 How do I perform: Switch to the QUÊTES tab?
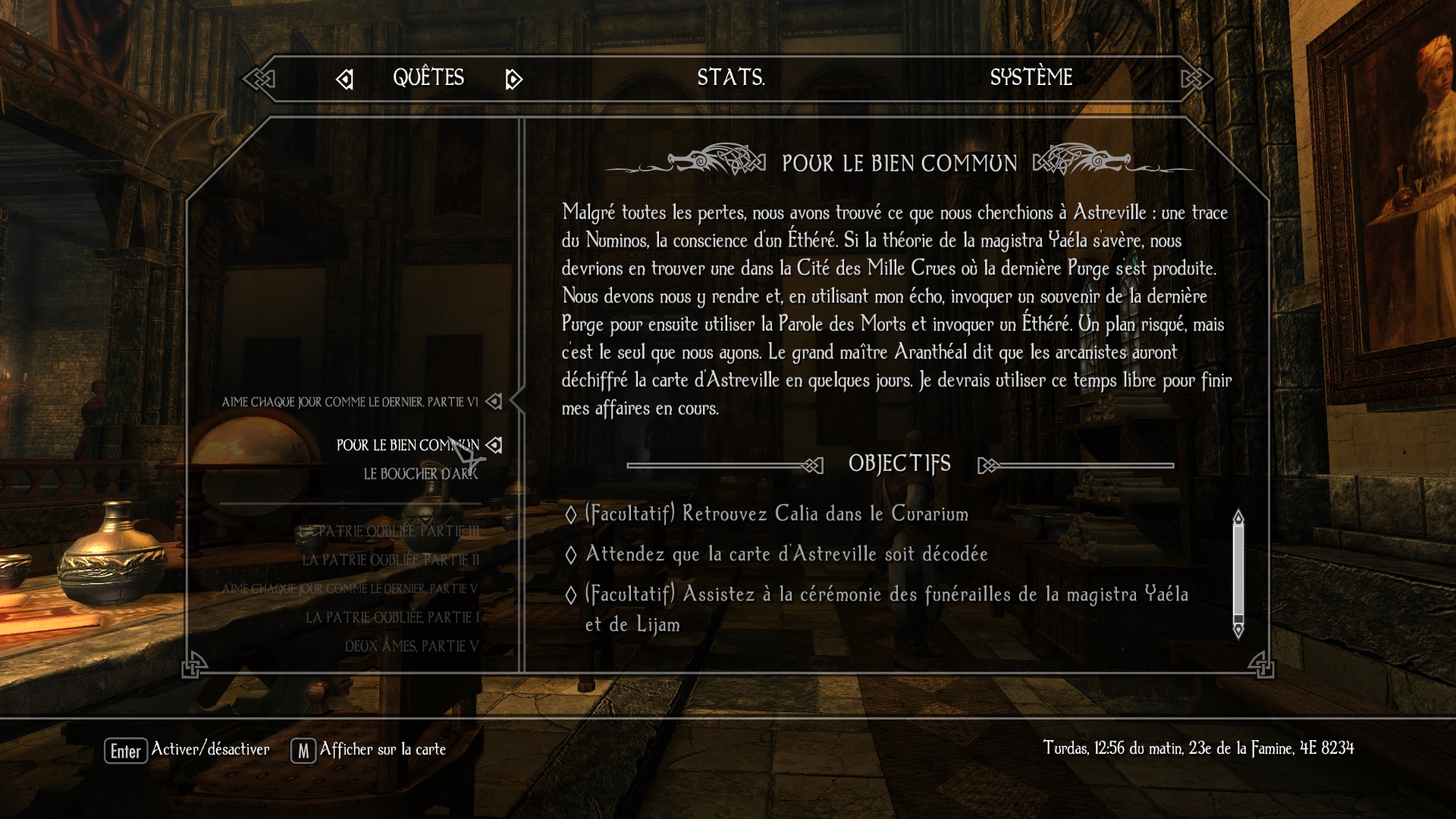(x=428, y=77)
